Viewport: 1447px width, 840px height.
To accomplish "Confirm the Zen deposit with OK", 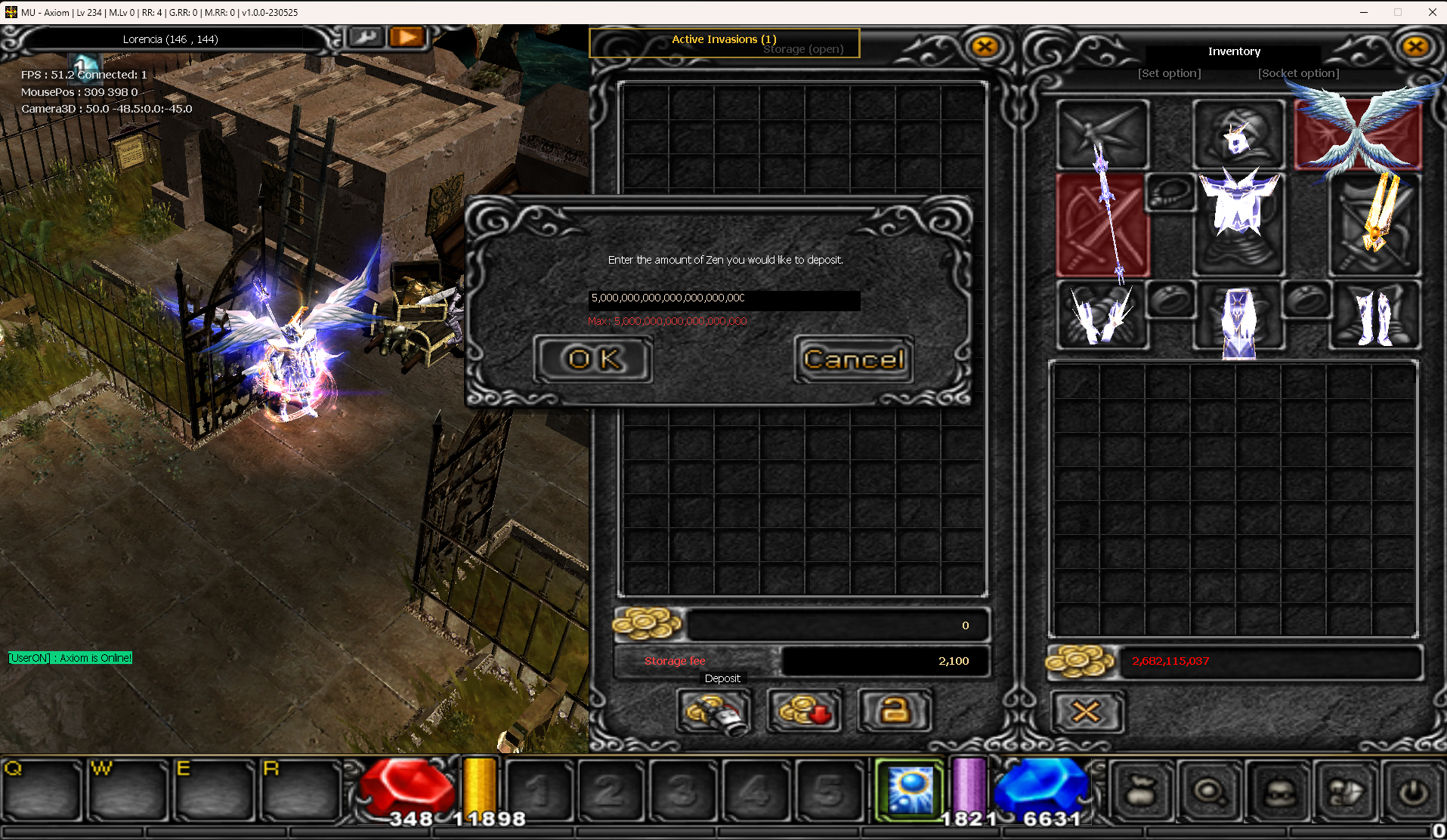I will pyautogui.click(x=594, y=360).
